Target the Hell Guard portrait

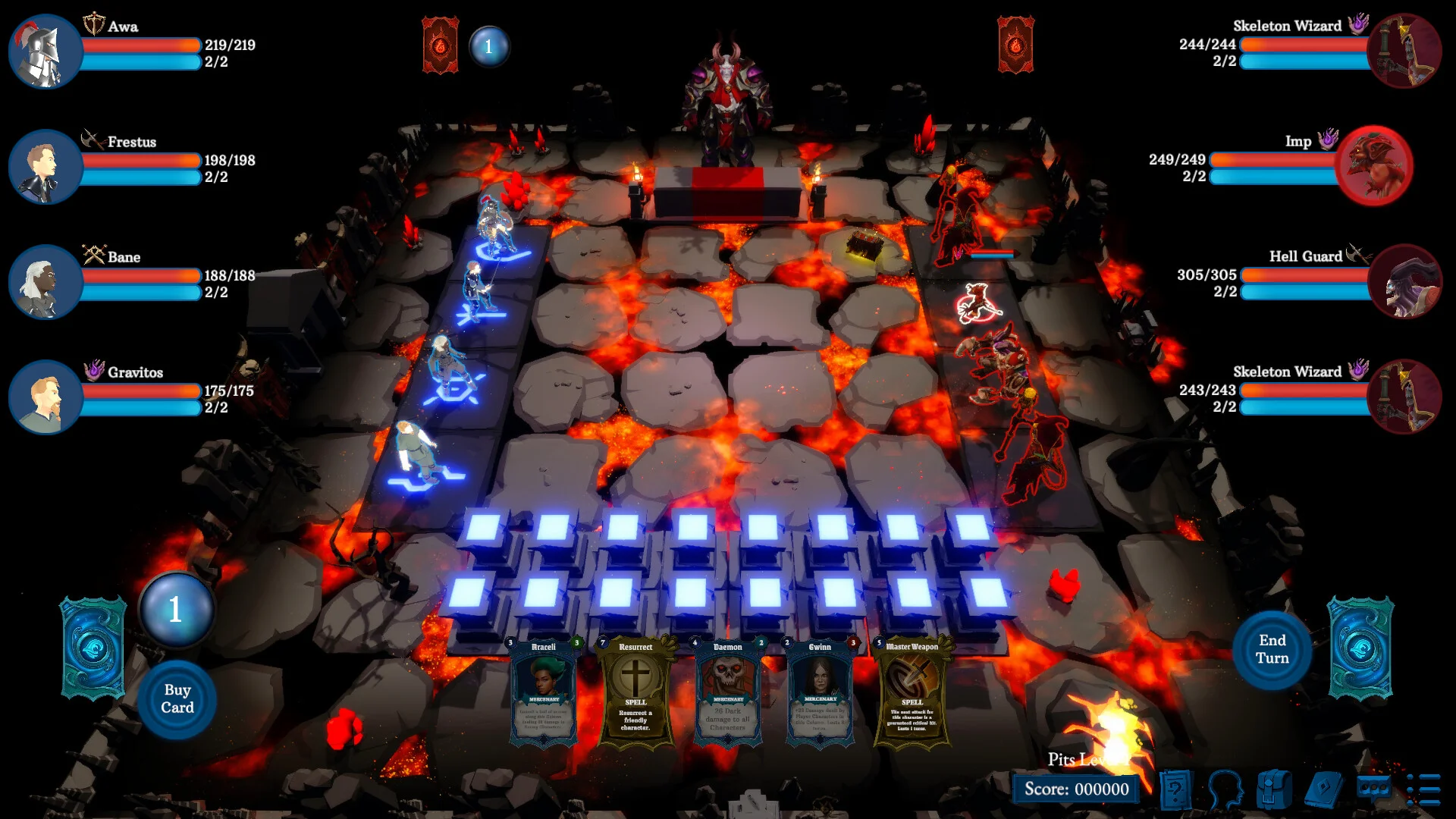(1405, 281)
